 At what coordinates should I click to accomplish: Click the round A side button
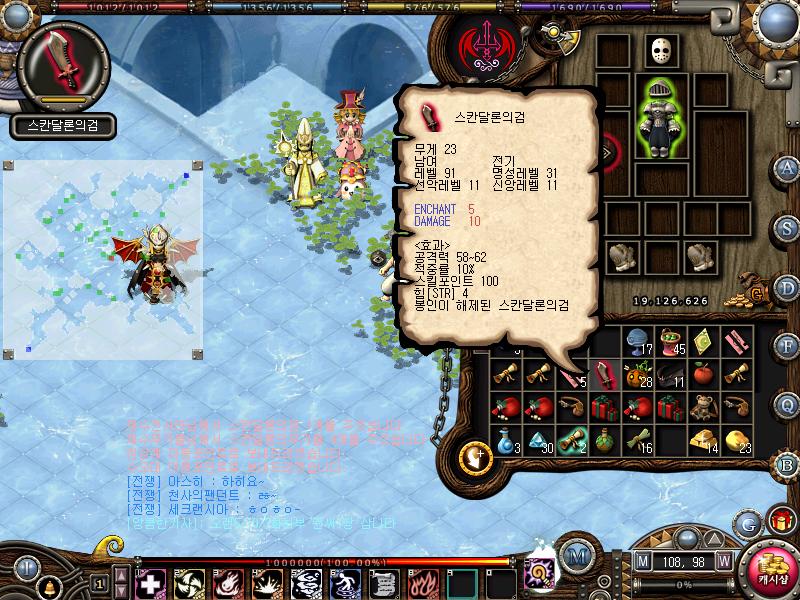[787, 167]
